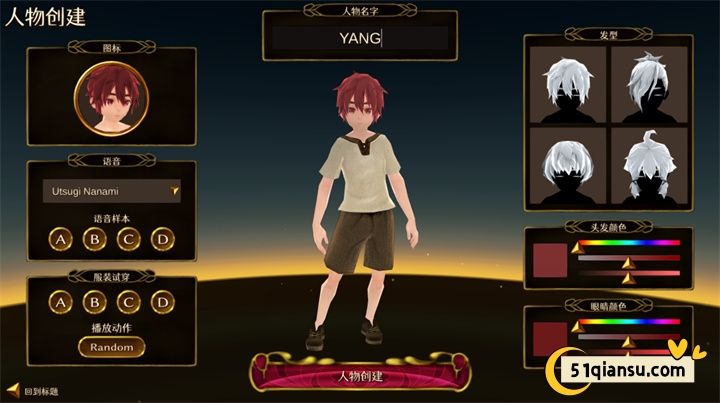Image resolution: width=720 pixels, height=403 pixels.
Task: Play voice sample D under 语音样本
Action: point(161,239)
